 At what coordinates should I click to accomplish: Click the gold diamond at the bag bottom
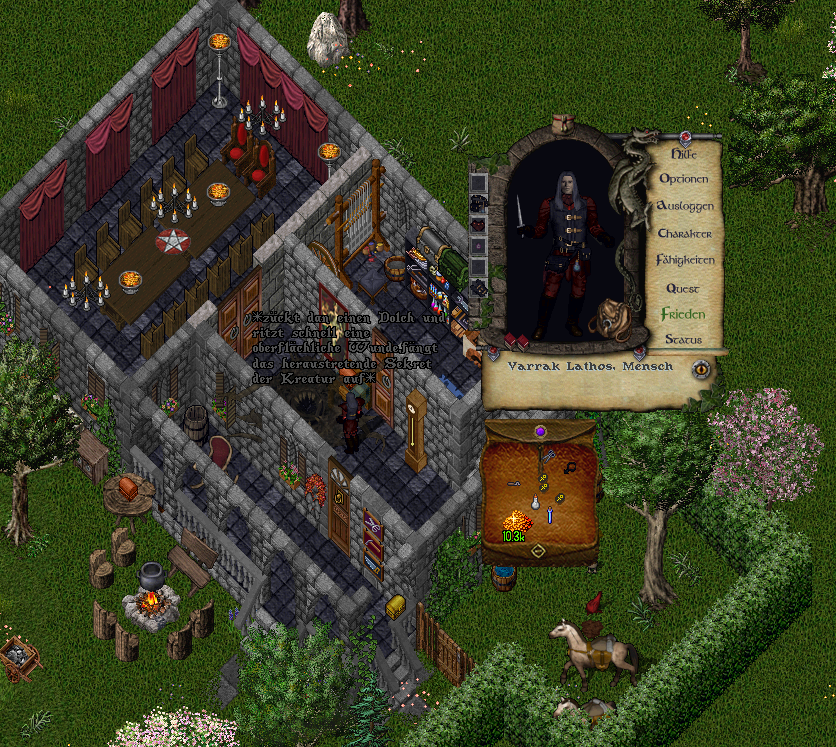(x=537, y=551)
